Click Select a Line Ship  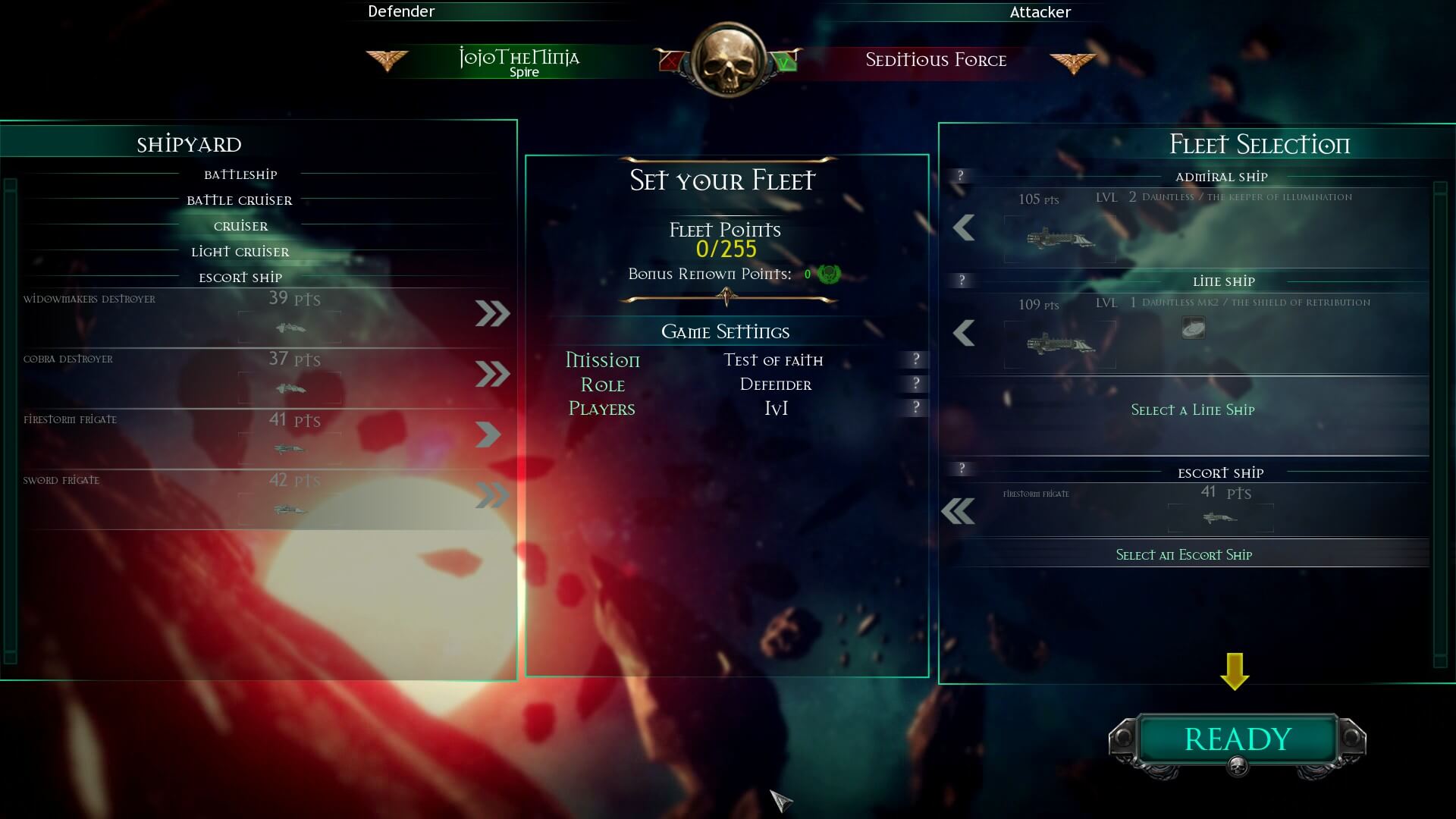1192,409
